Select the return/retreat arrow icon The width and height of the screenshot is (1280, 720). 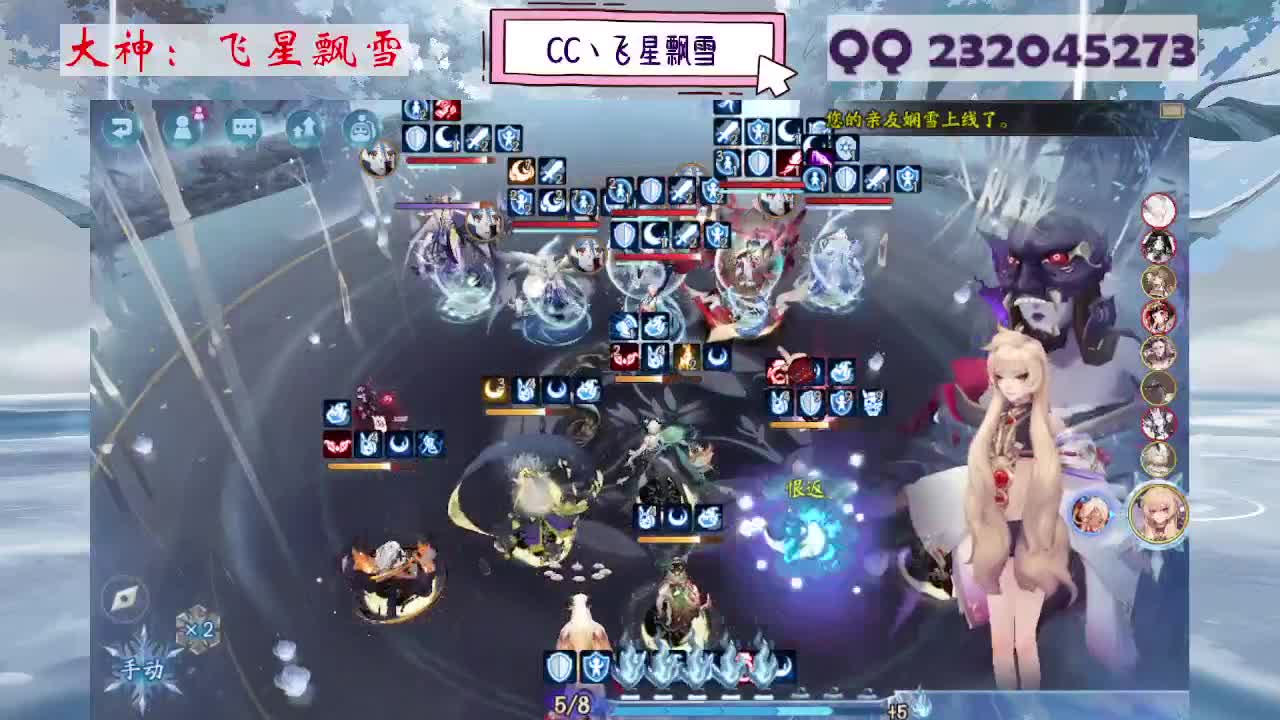122,127
